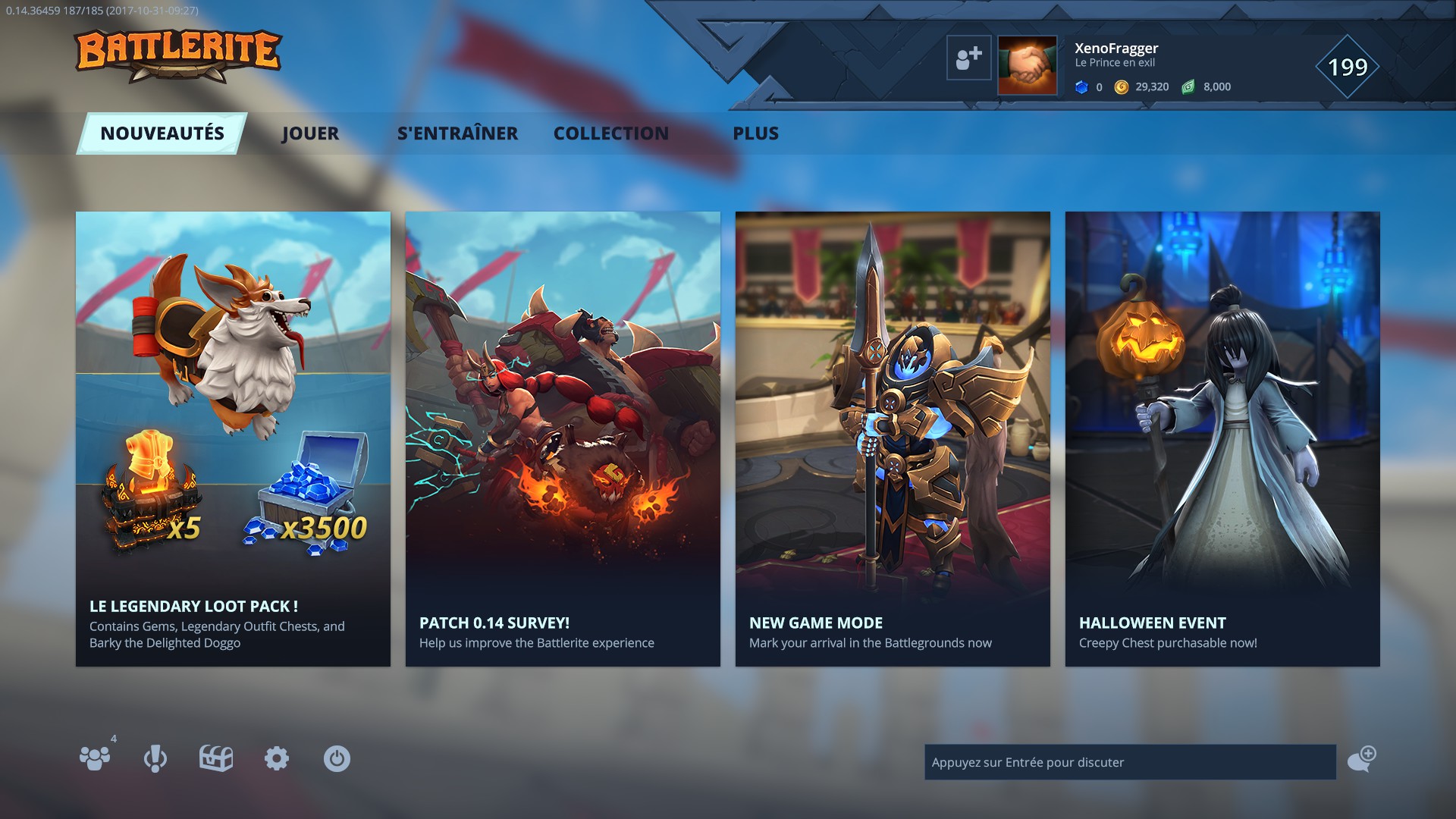Click the treasure chest rewards icon
The height and width of the screenshot is (819, 1456).
(217, 757)
